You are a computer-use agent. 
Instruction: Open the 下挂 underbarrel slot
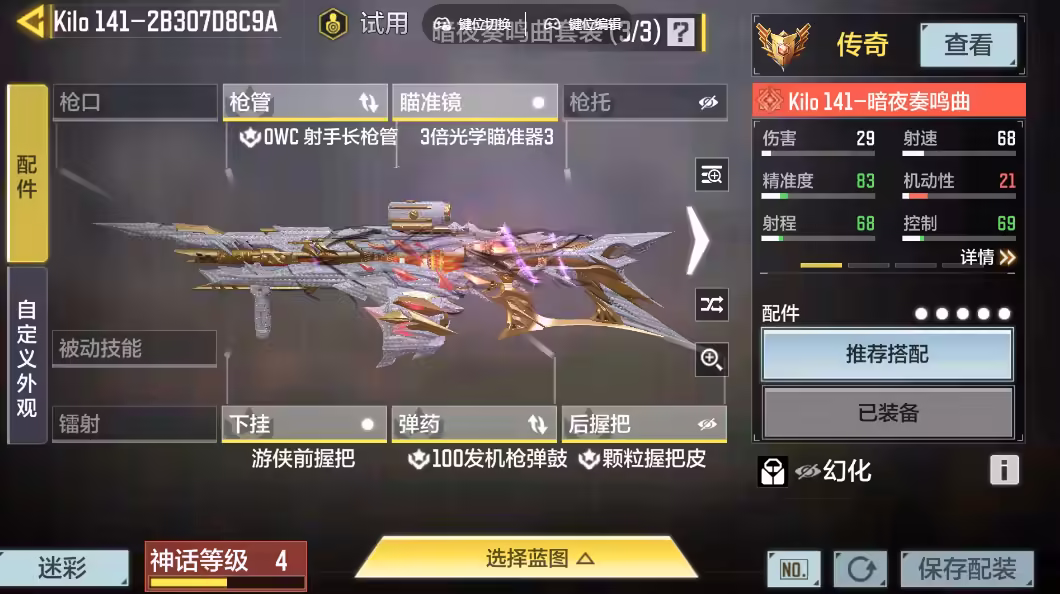pyautogui.click(x=304, y=424)
